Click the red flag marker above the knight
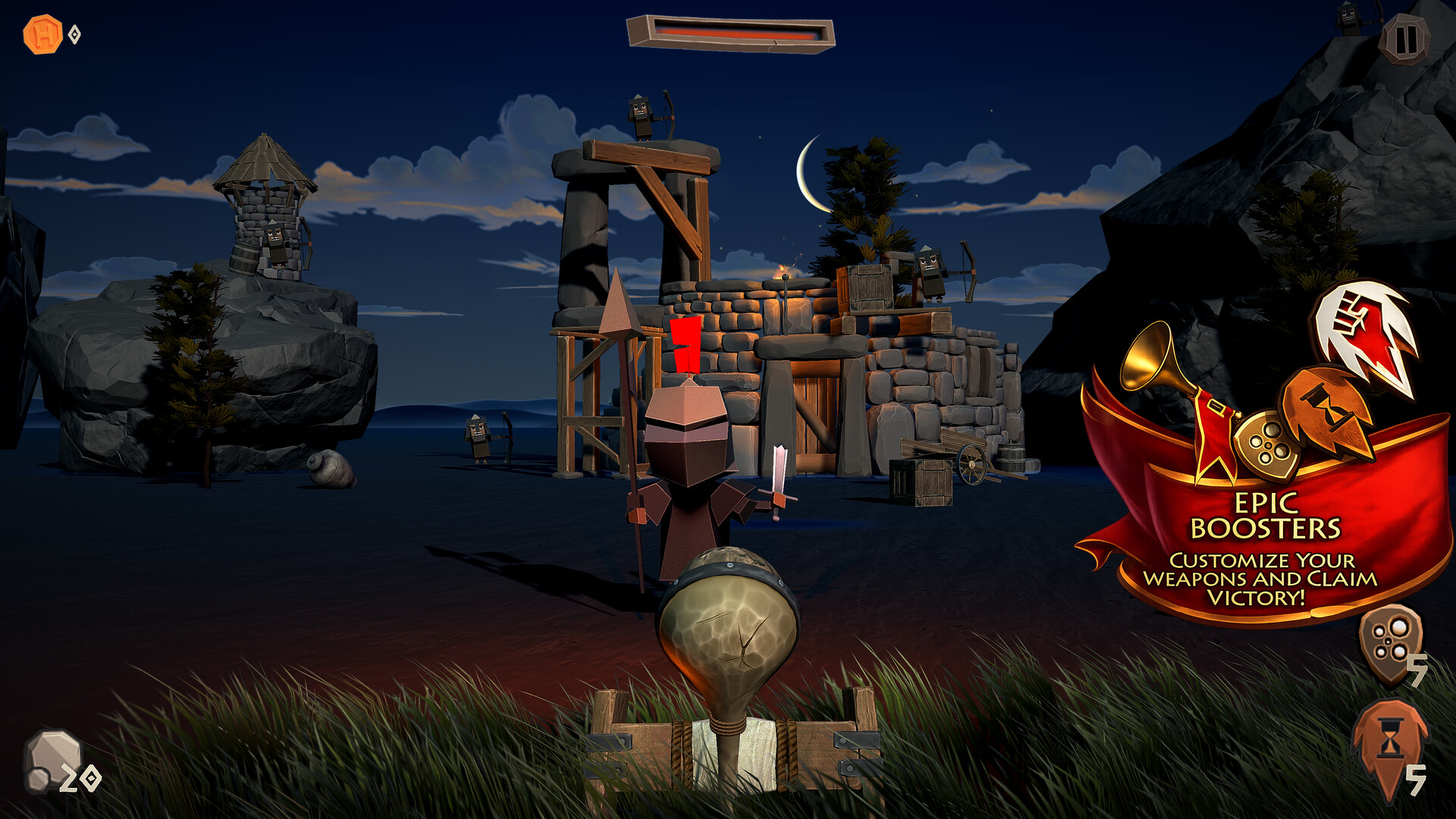Viewport: 1456px width, 819px height. pyautogui.click(x=685, y=345)
